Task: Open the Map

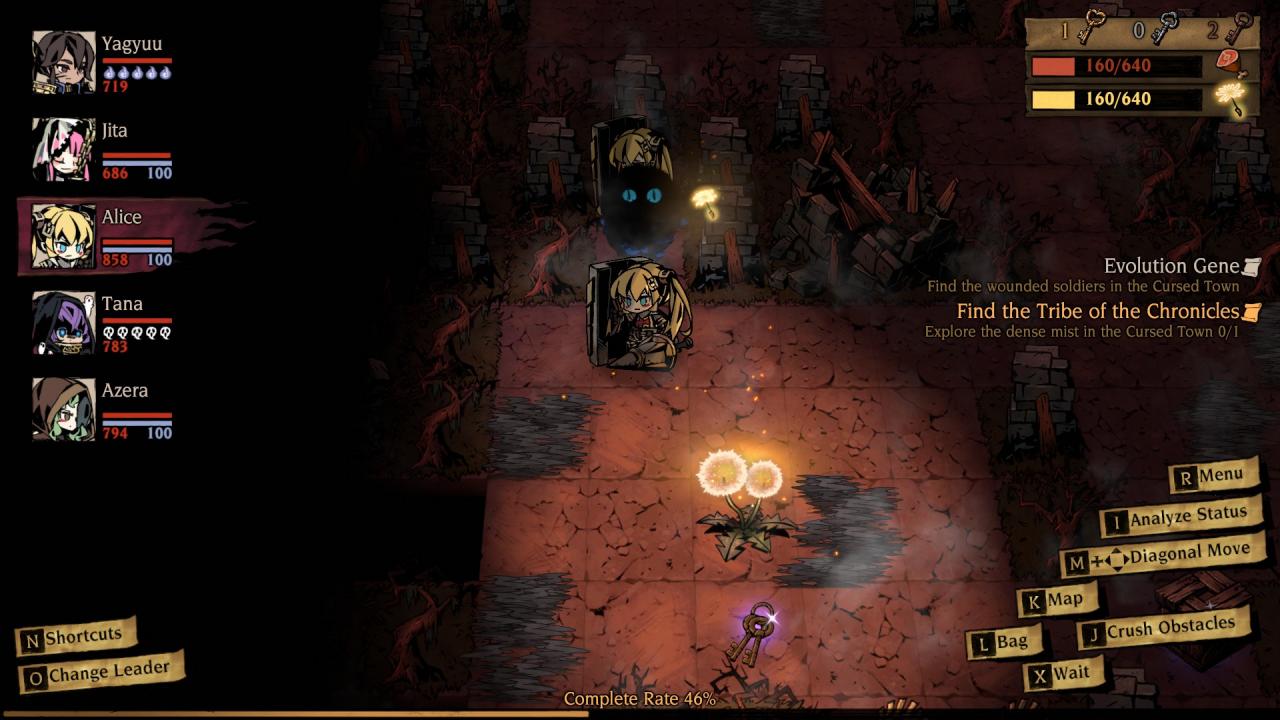Action: coord(1056,600)
